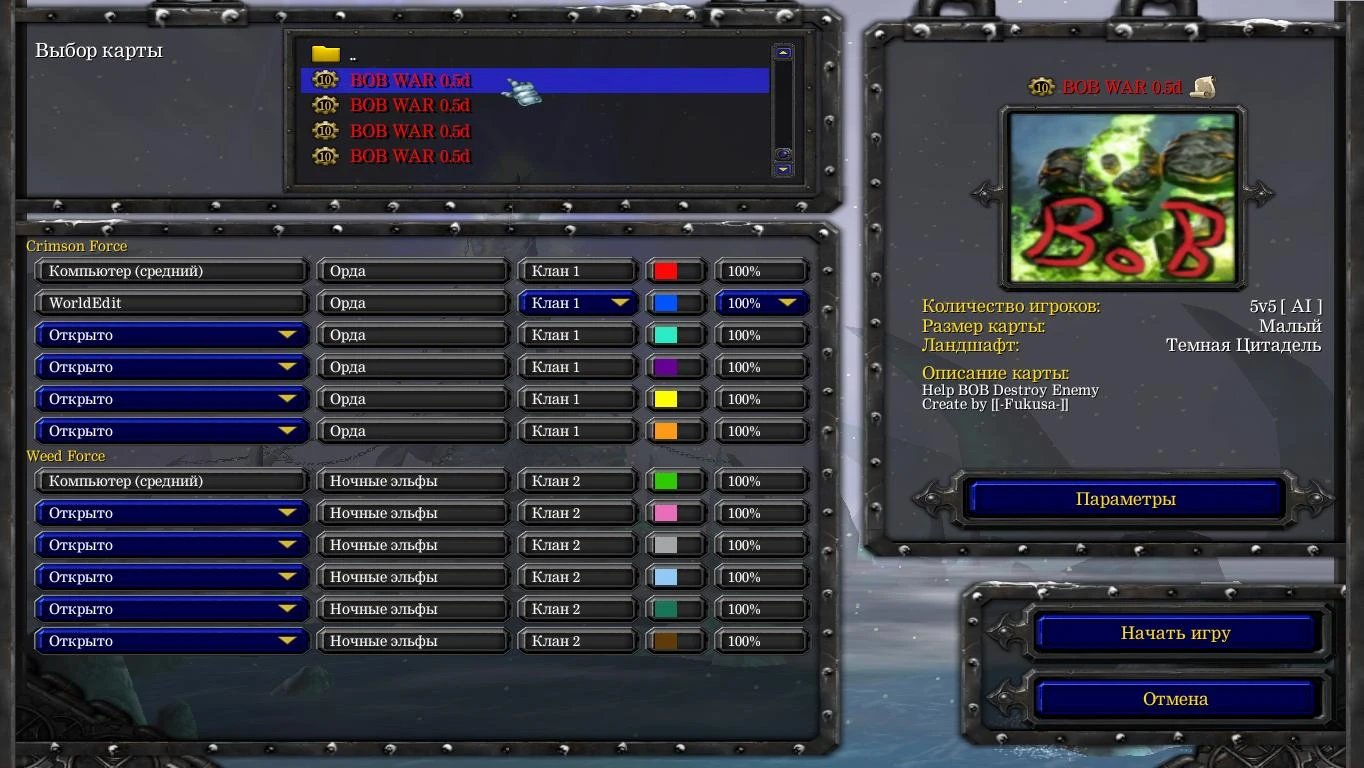Select the second BOB WAR 0.5d map in the list
This screenshot has width=1364, height=768.
click(410, 106)
